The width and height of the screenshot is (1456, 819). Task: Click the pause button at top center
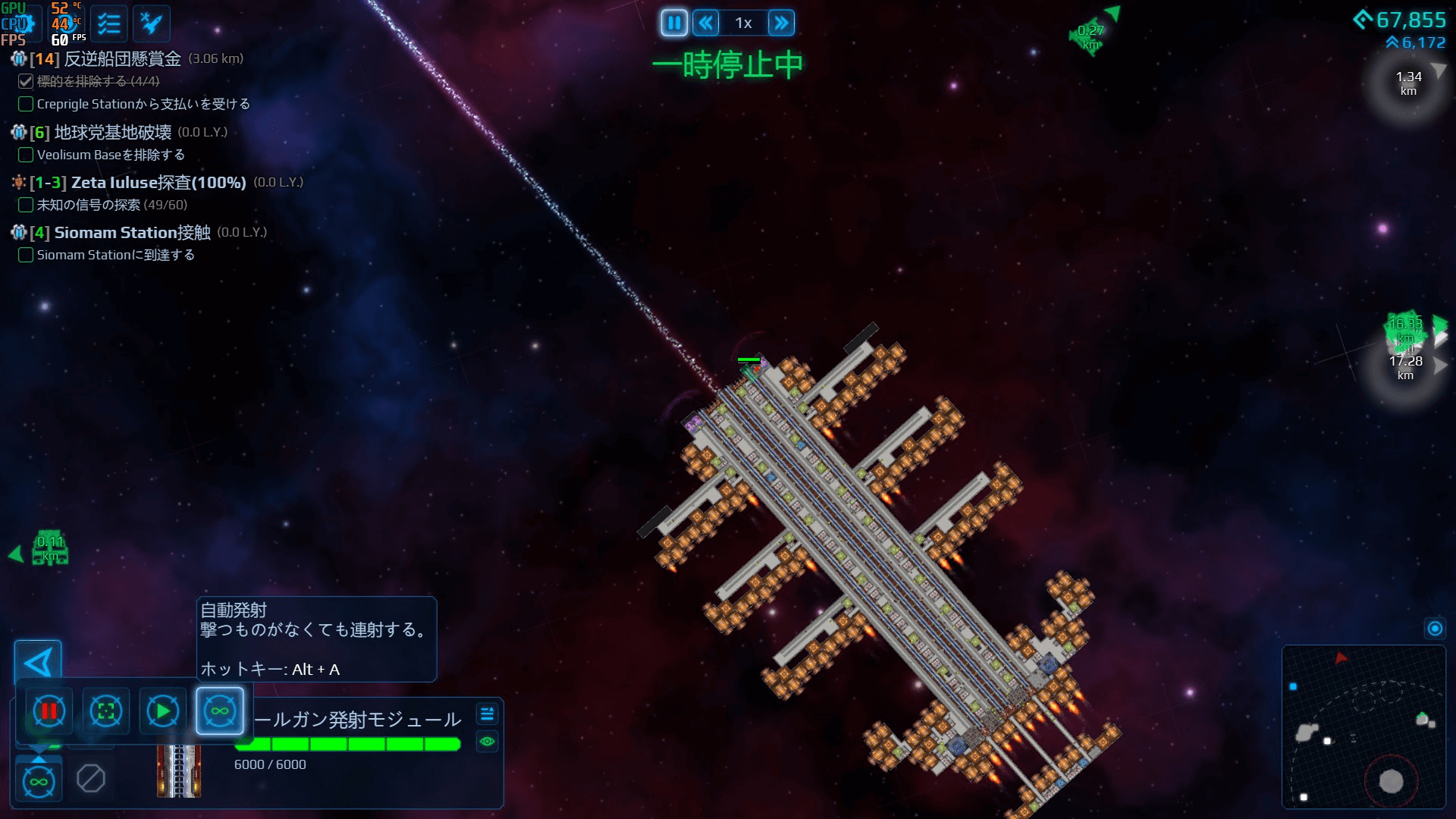674,23
